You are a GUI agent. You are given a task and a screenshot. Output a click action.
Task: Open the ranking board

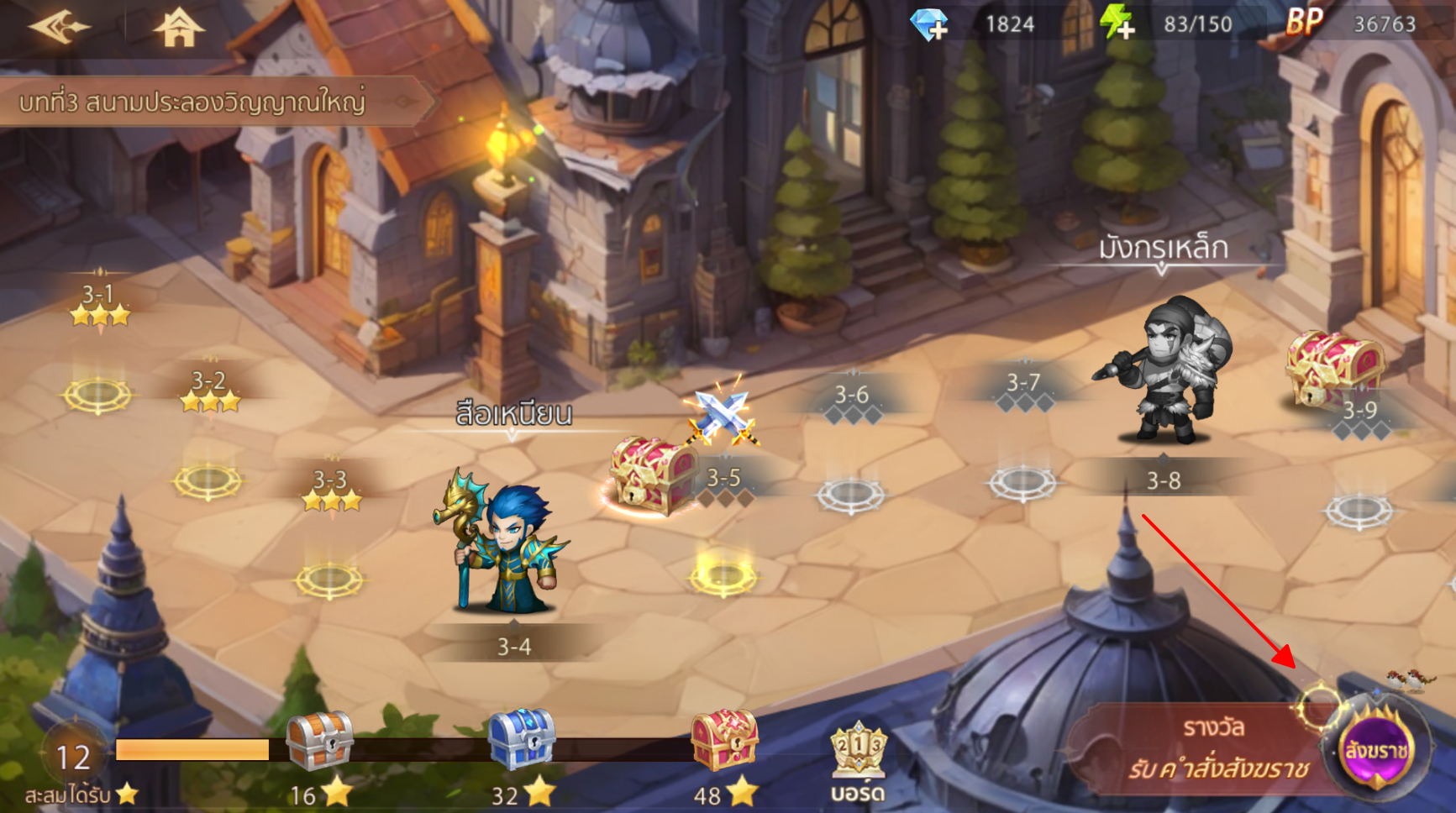pos(858,759)
